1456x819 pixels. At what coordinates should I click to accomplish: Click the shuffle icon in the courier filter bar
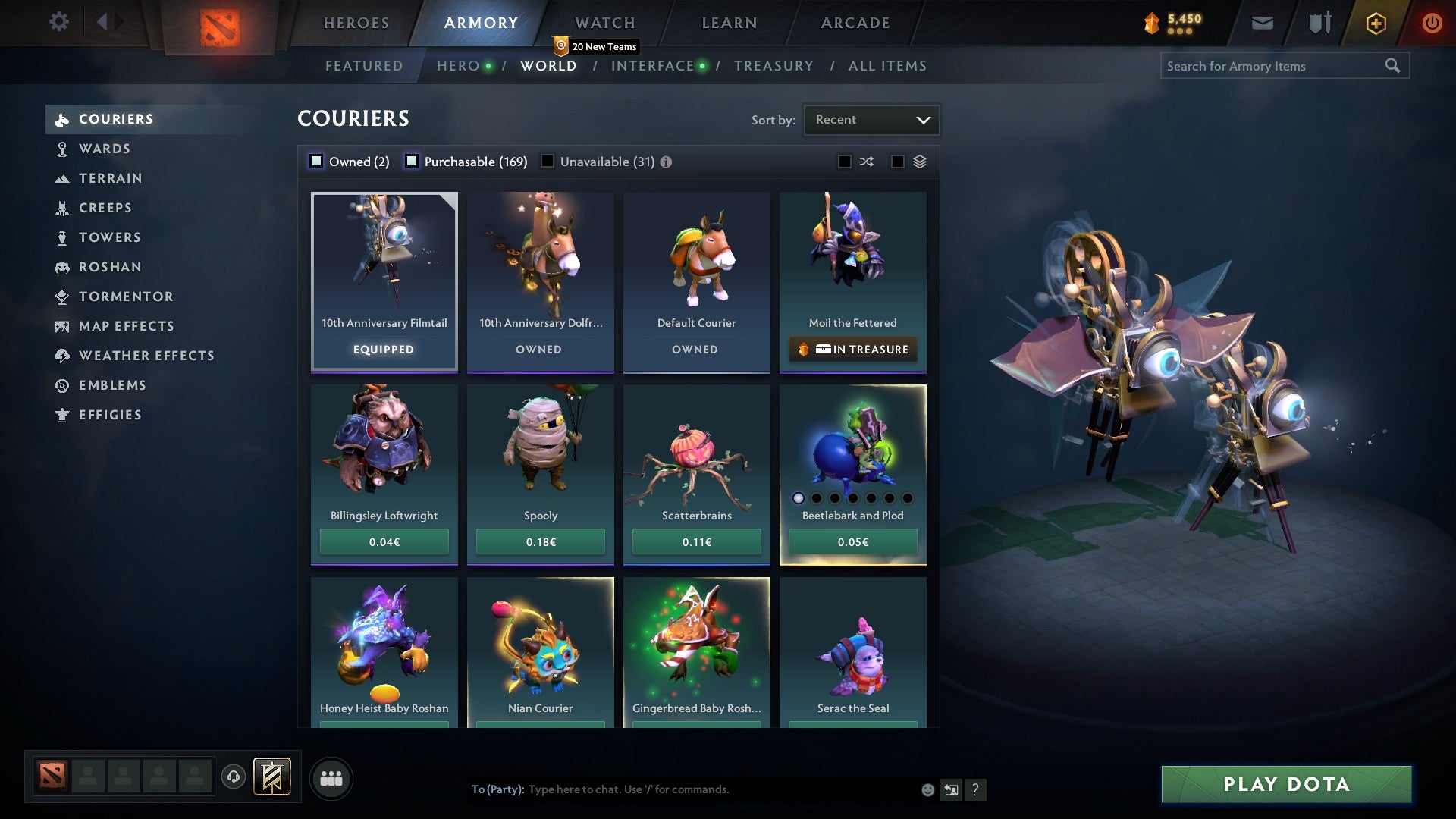click(867, 162)
